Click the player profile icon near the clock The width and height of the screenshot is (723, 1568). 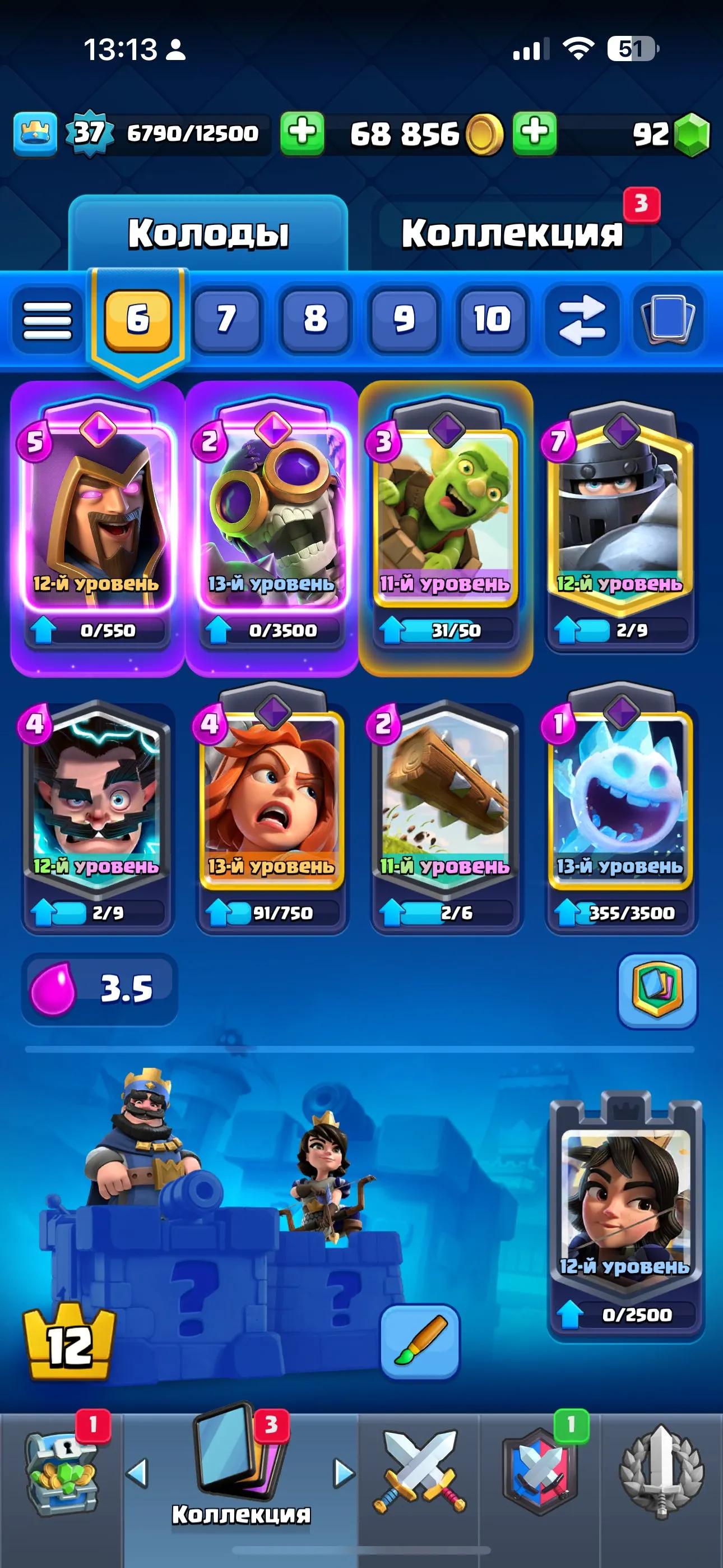point(175,52)
